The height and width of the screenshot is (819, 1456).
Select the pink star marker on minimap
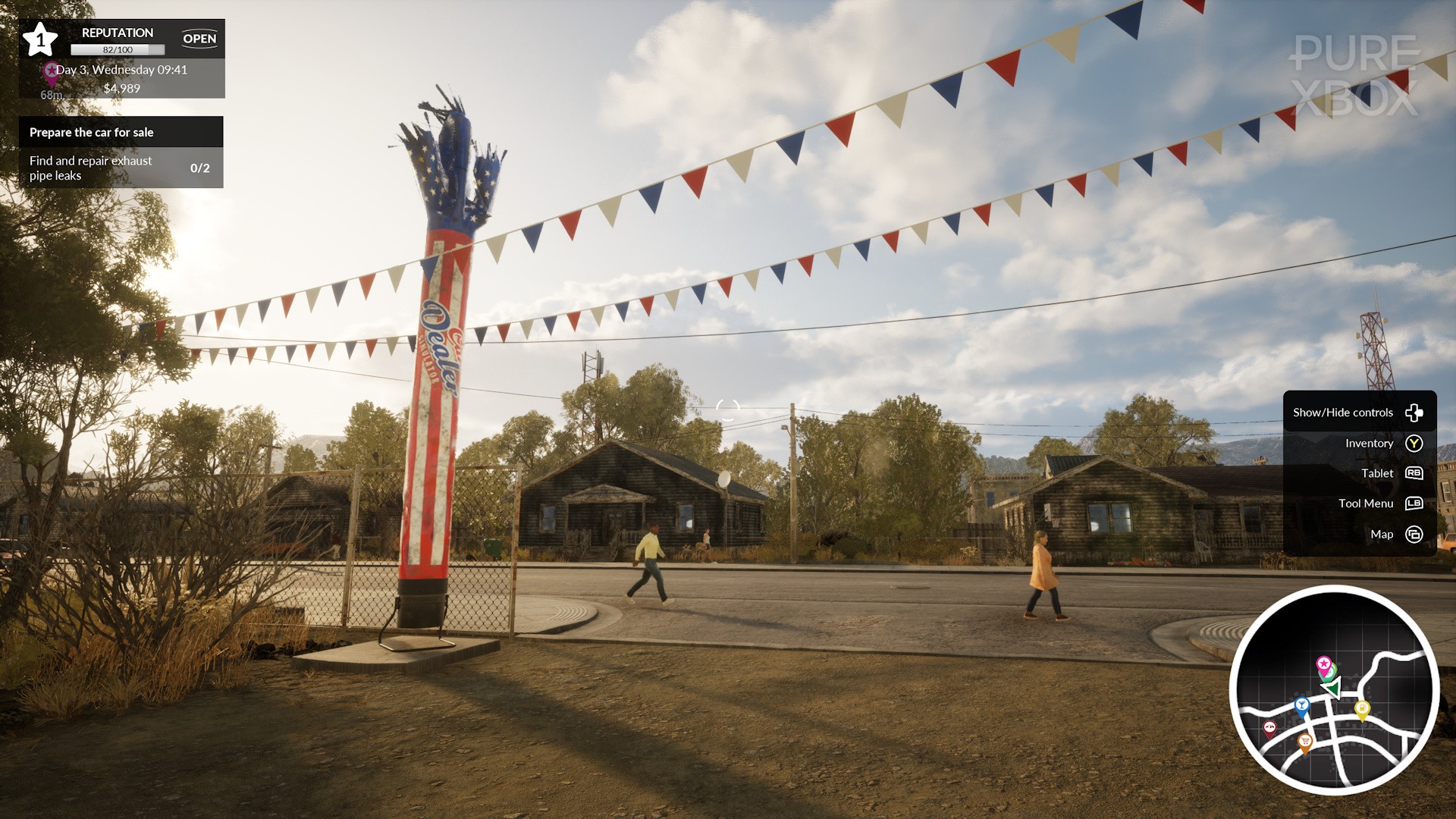click(1323, 664)
